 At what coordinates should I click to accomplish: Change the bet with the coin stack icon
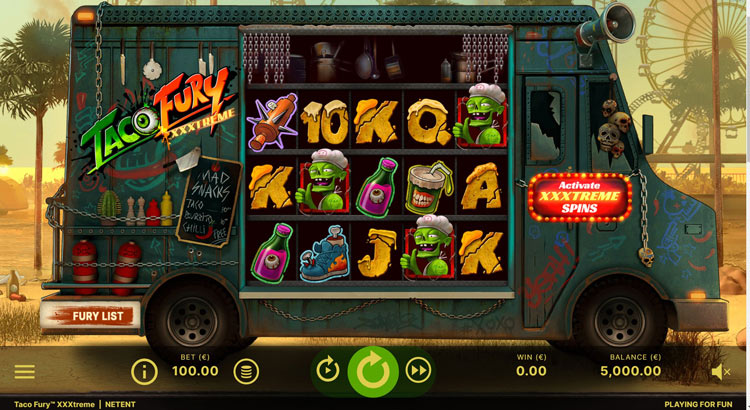(245, 372)
